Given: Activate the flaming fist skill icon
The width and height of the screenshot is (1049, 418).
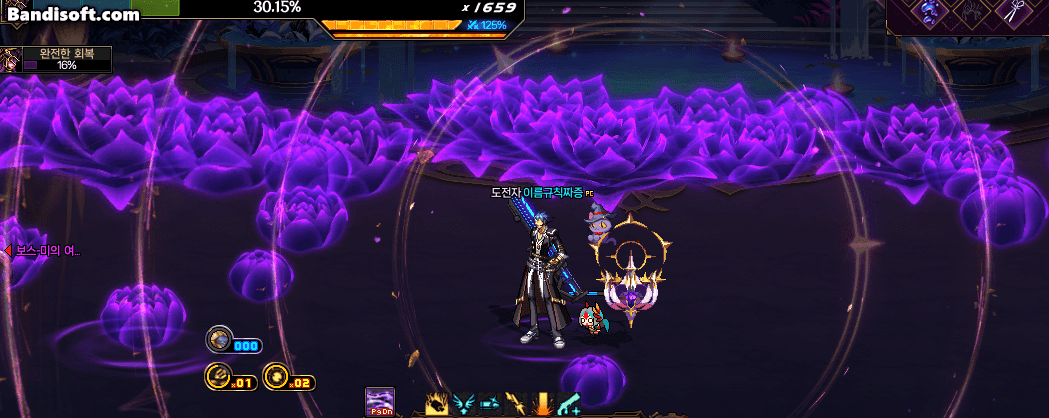Looking at the screenshot, I should tap(437, 404).
